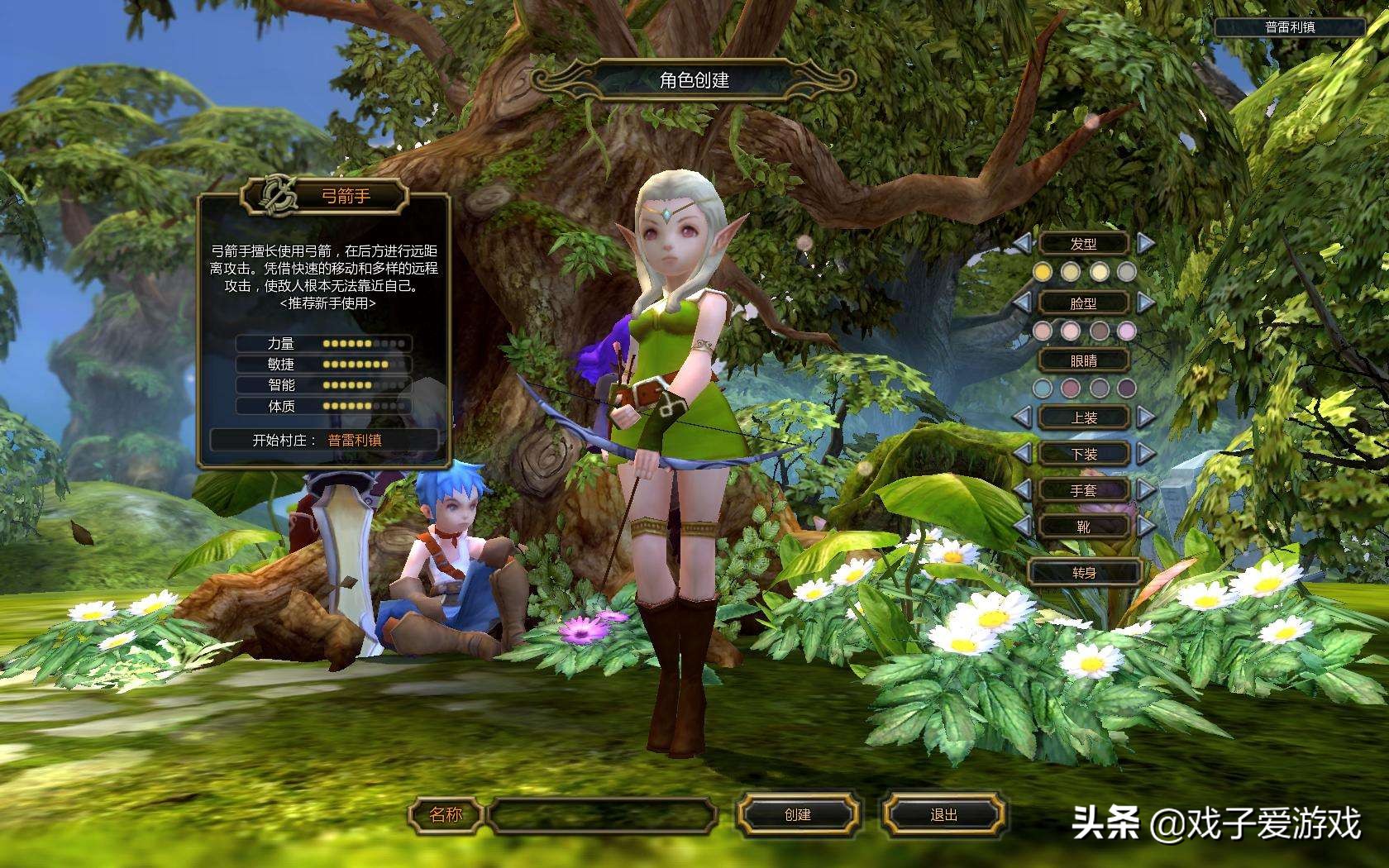Choose the next 发型 hairstyle arrow
The image size is (1389, 868).
coord(1145,243)
